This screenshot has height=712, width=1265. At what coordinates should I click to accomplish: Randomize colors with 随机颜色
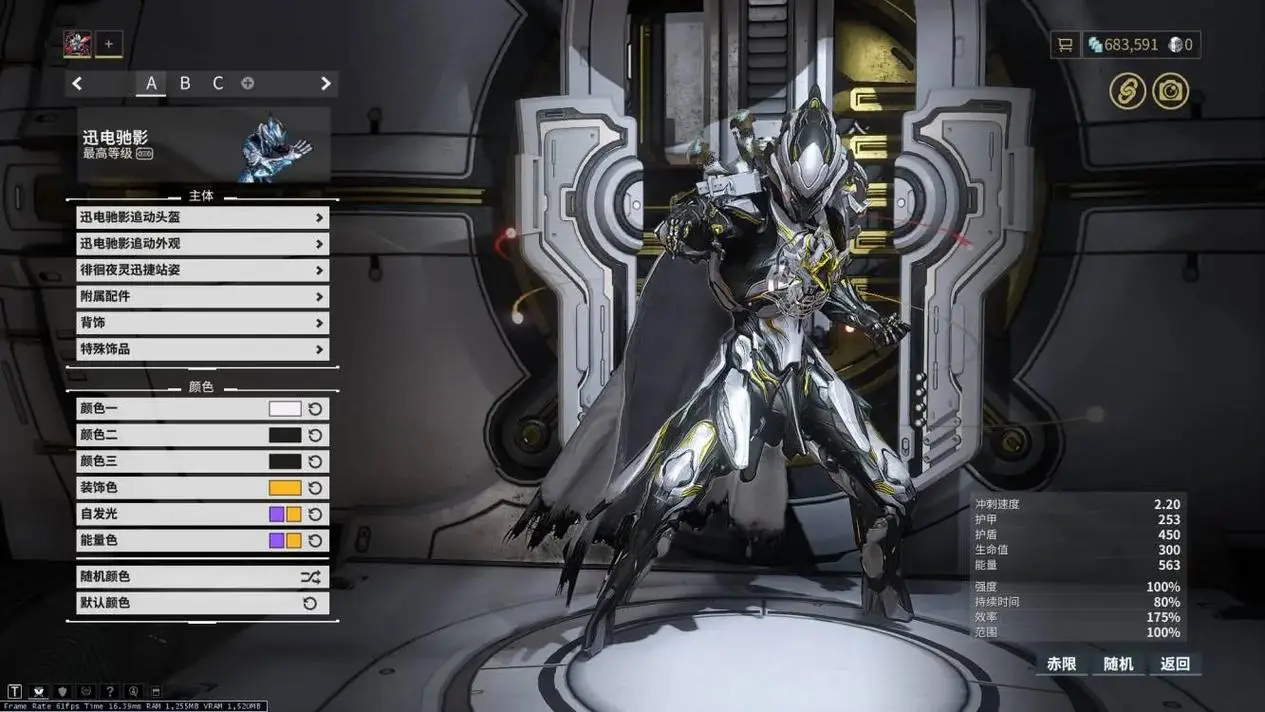click(x=202, y=577)
